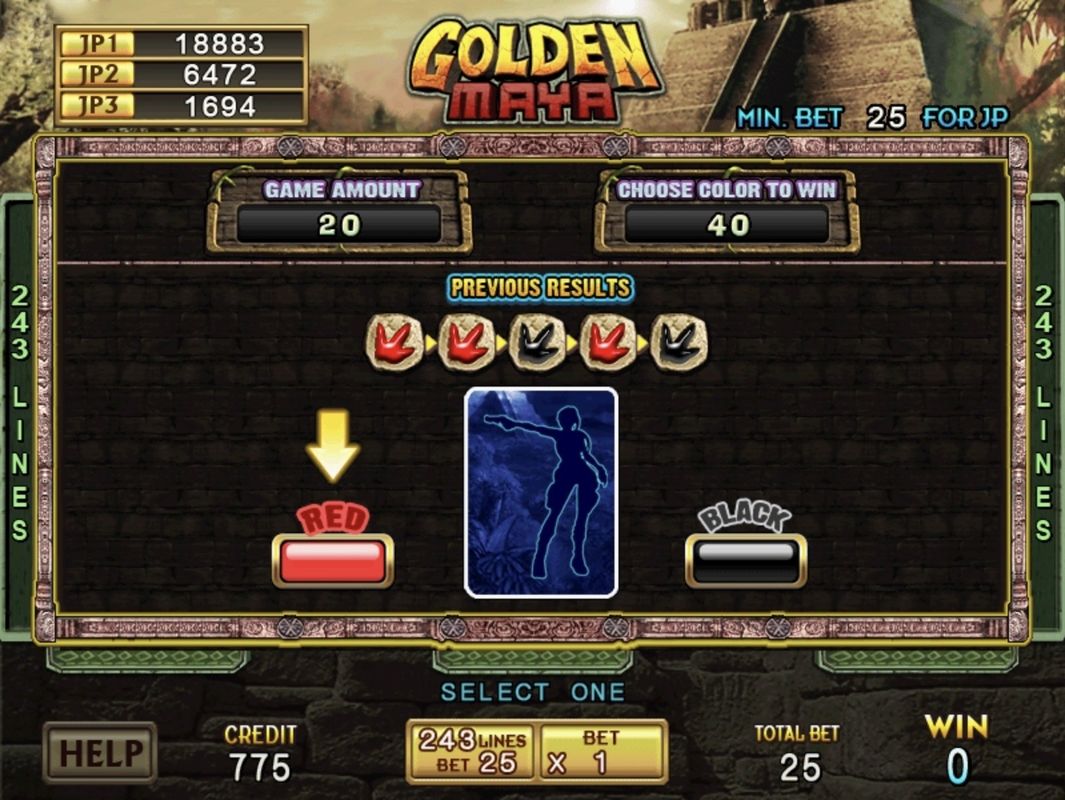Click the 243 Lines Bet 25 button
This screenshot has width=1065, height=800.
(x=472, y=751)
